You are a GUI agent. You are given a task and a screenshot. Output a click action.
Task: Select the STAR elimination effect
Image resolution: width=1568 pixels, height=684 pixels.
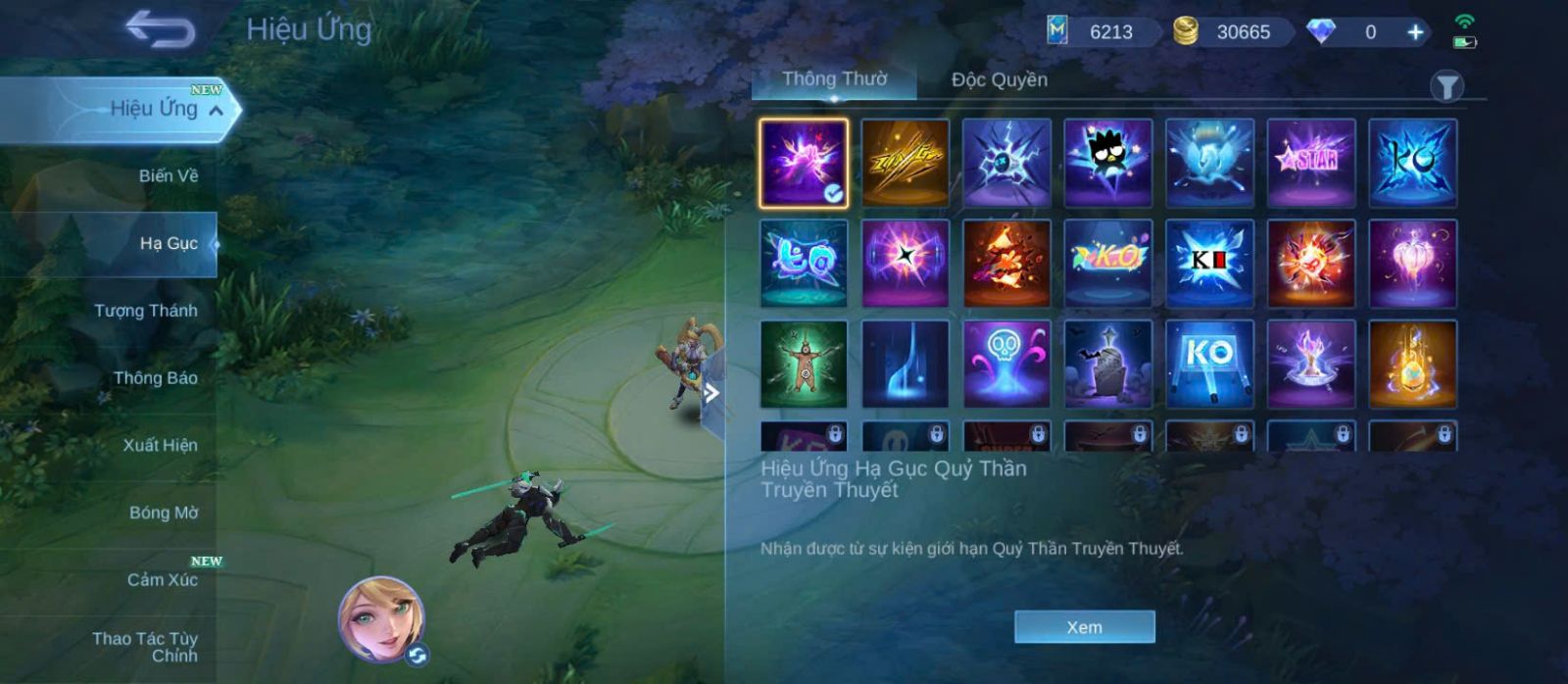(1310, 163)
